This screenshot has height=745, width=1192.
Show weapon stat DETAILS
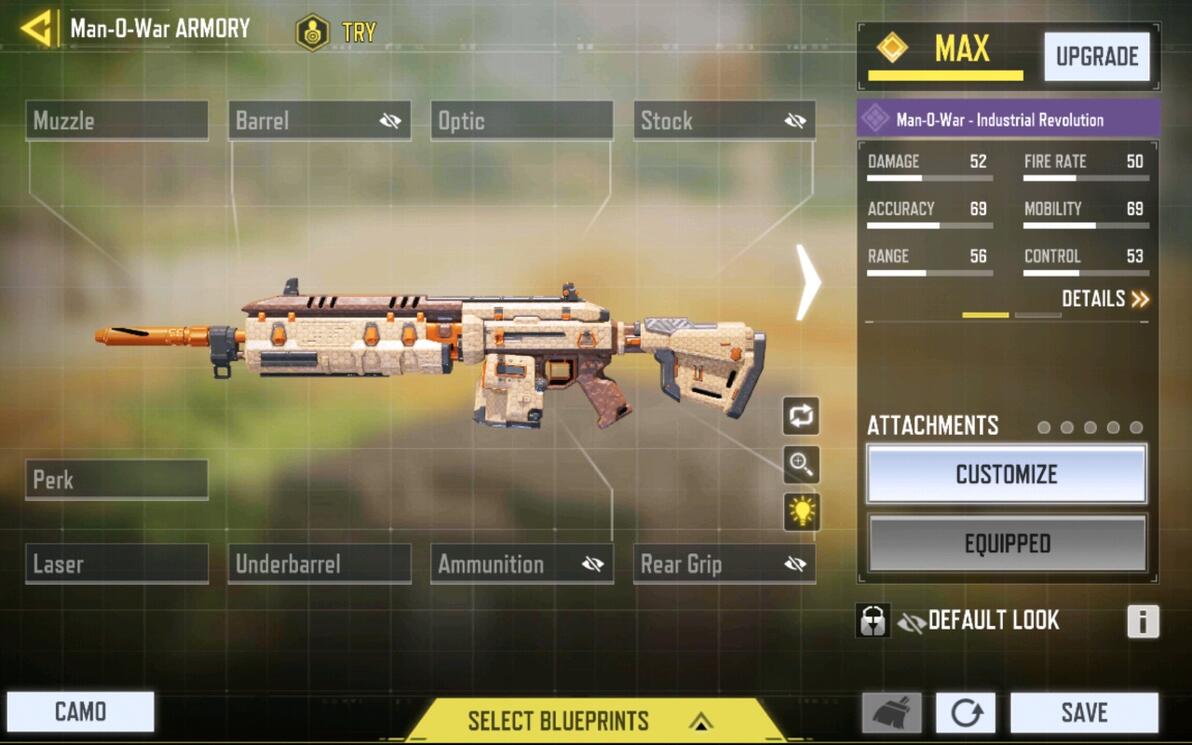point(1105,299)
